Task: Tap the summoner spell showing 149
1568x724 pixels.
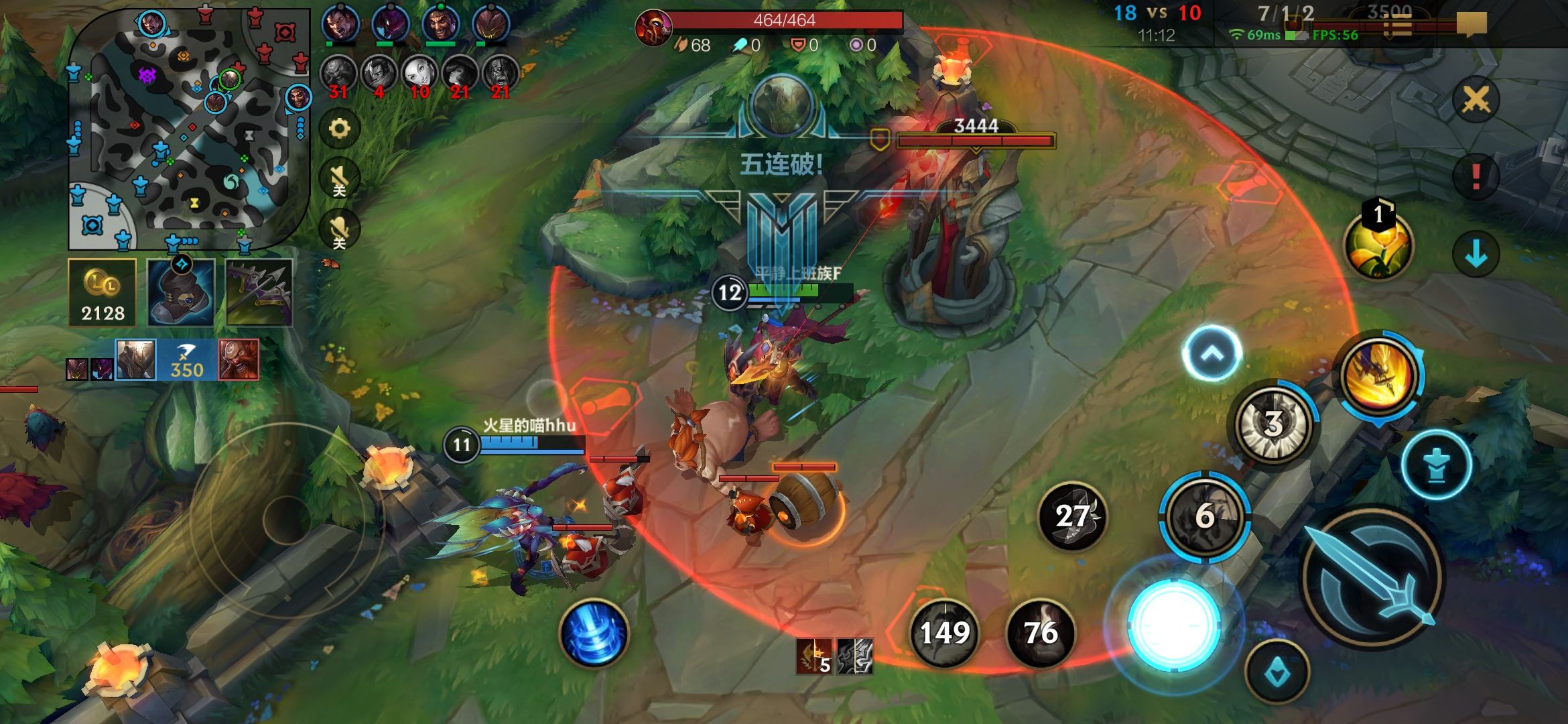Action: [x=945, y=633]
